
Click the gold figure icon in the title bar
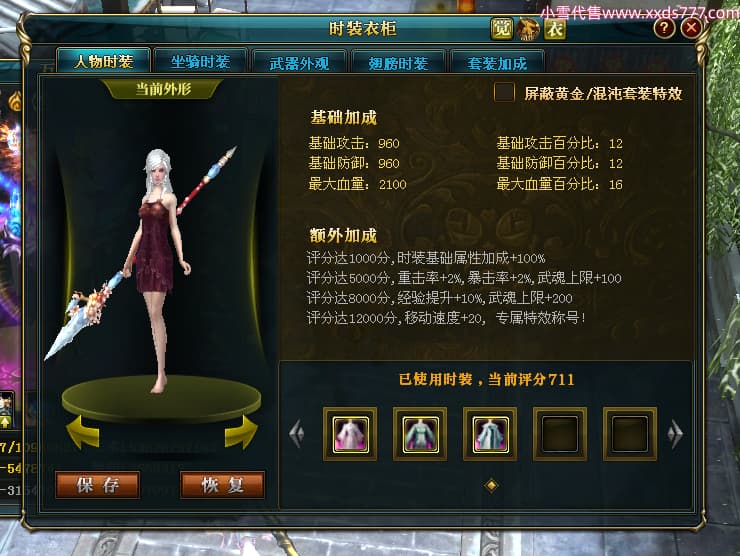tap(528, 29)
